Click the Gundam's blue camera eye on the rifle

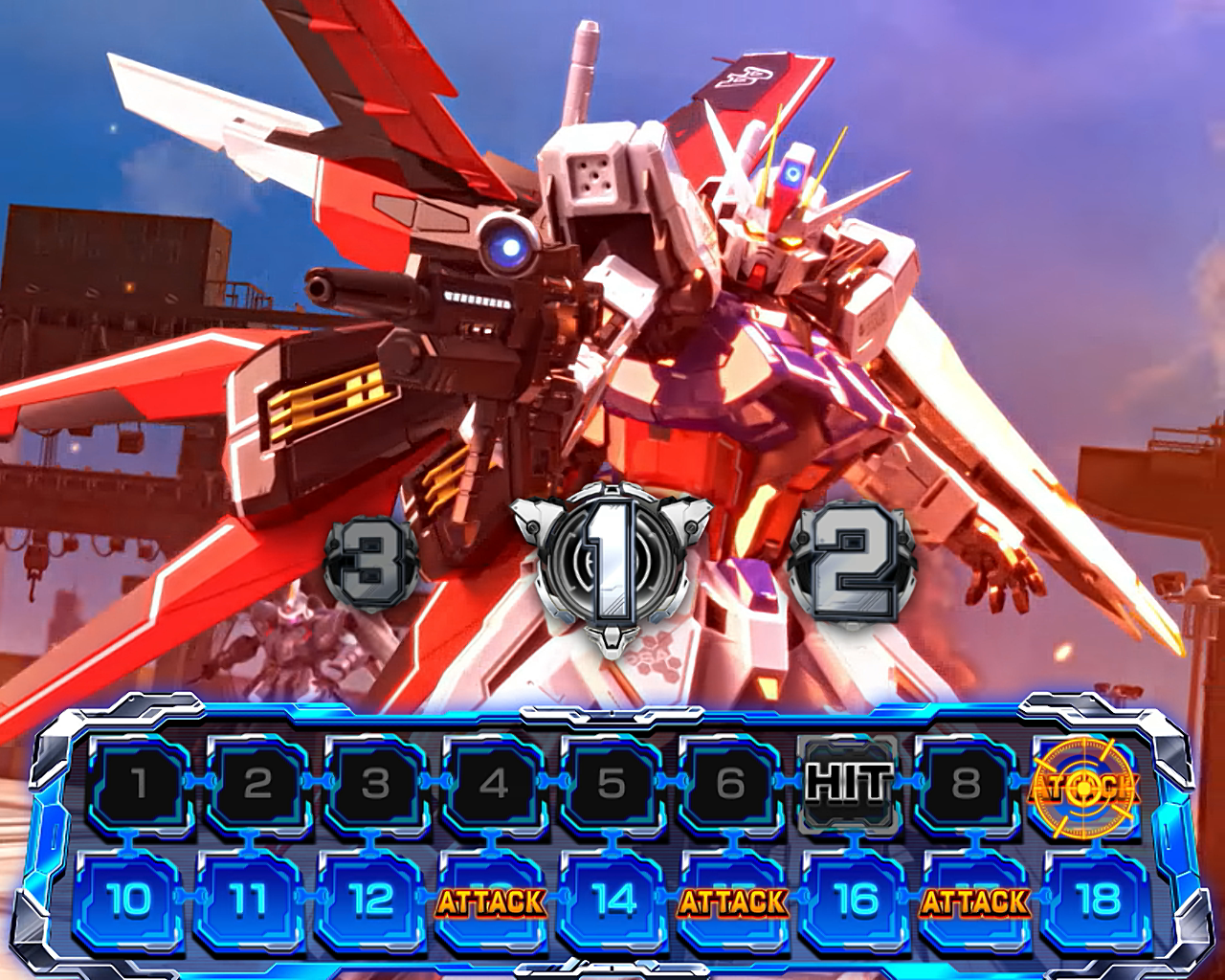click(x=509, y=247)
